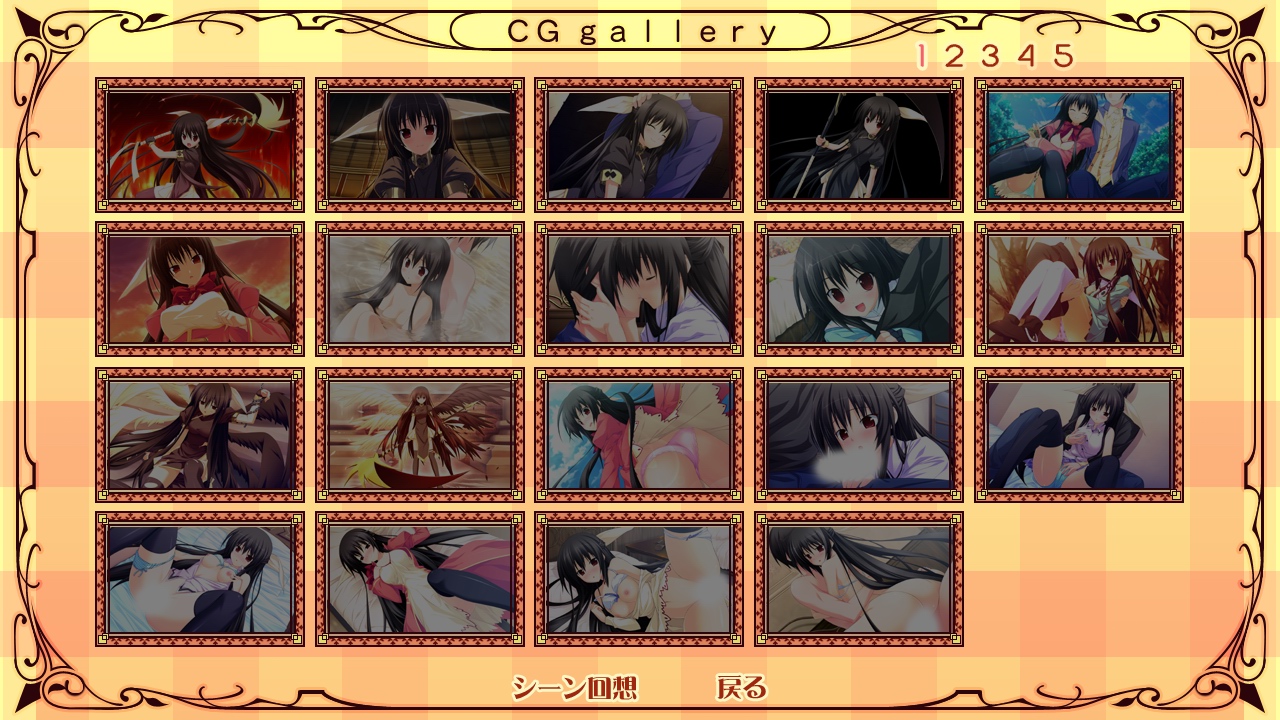Open gallery page 5

(x=1063, y=56)
